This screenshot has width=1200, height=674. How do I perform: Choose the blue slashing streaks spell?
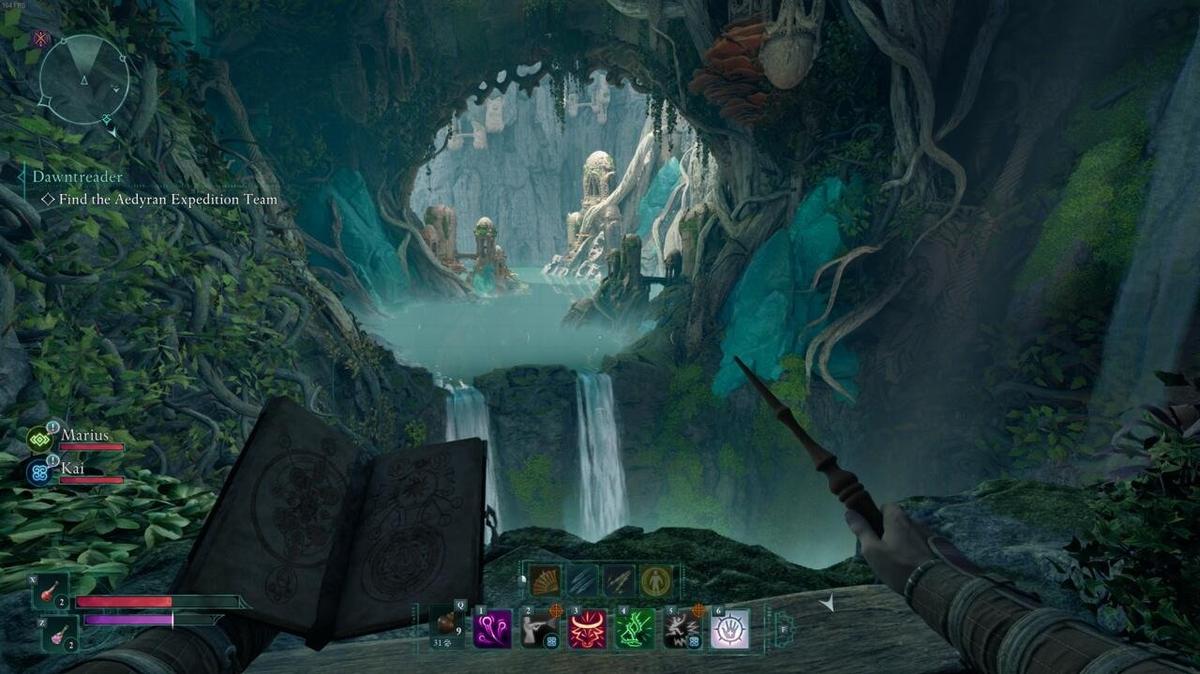(x=584, y=581)
